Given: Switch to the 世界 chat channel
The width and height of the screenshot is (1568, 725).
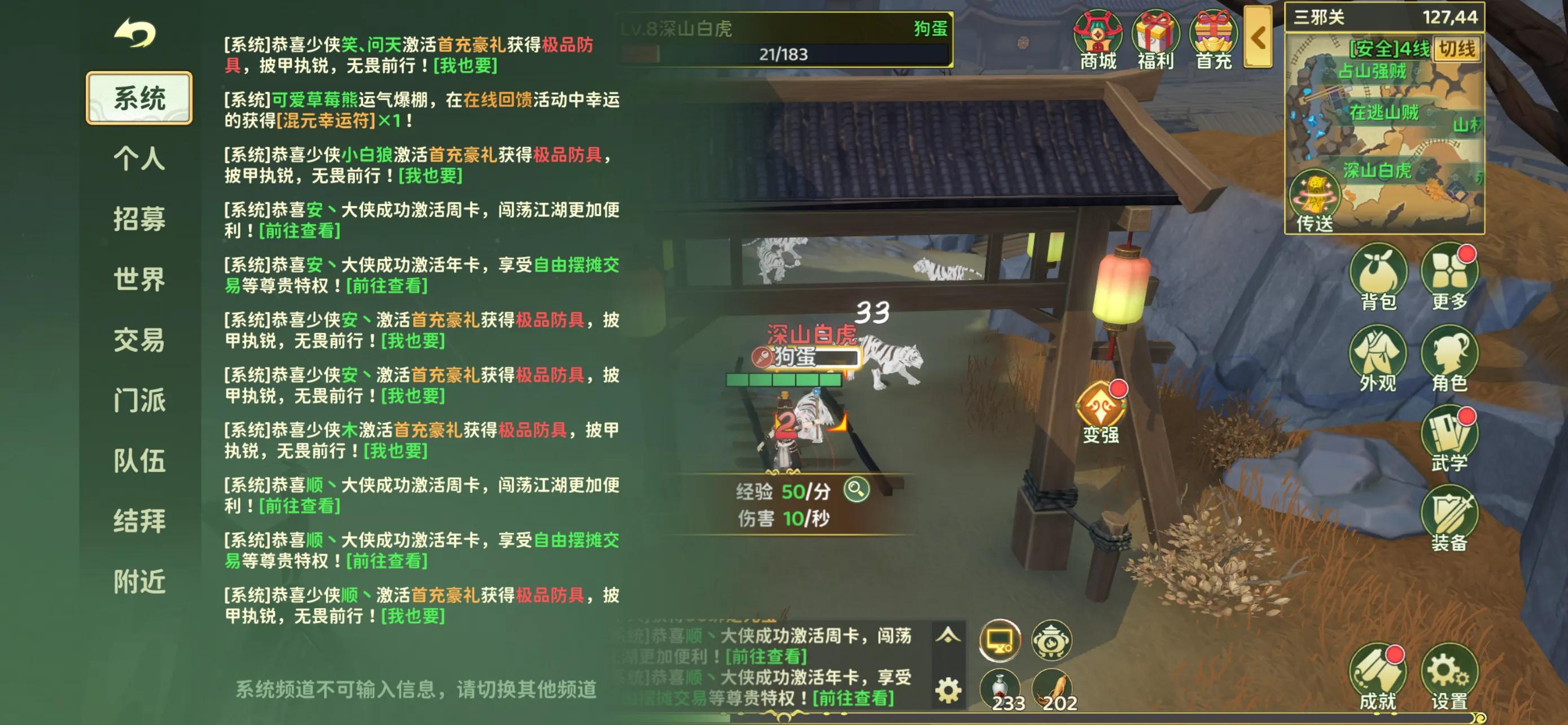Looking at the screenshot, I should click(x=139, y=279).
